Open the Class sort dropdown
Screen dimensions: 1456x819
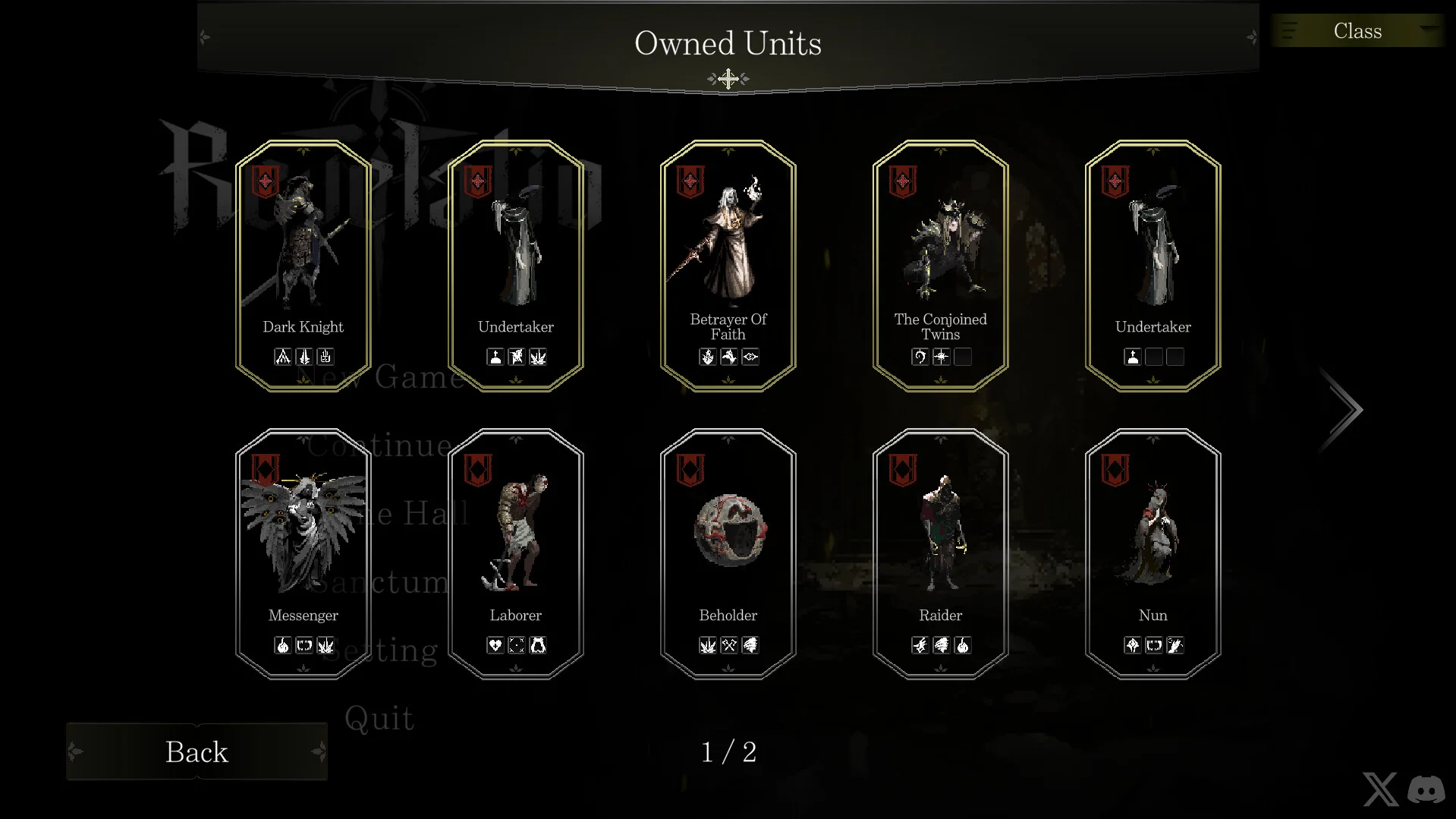[x=1357, y=31]
